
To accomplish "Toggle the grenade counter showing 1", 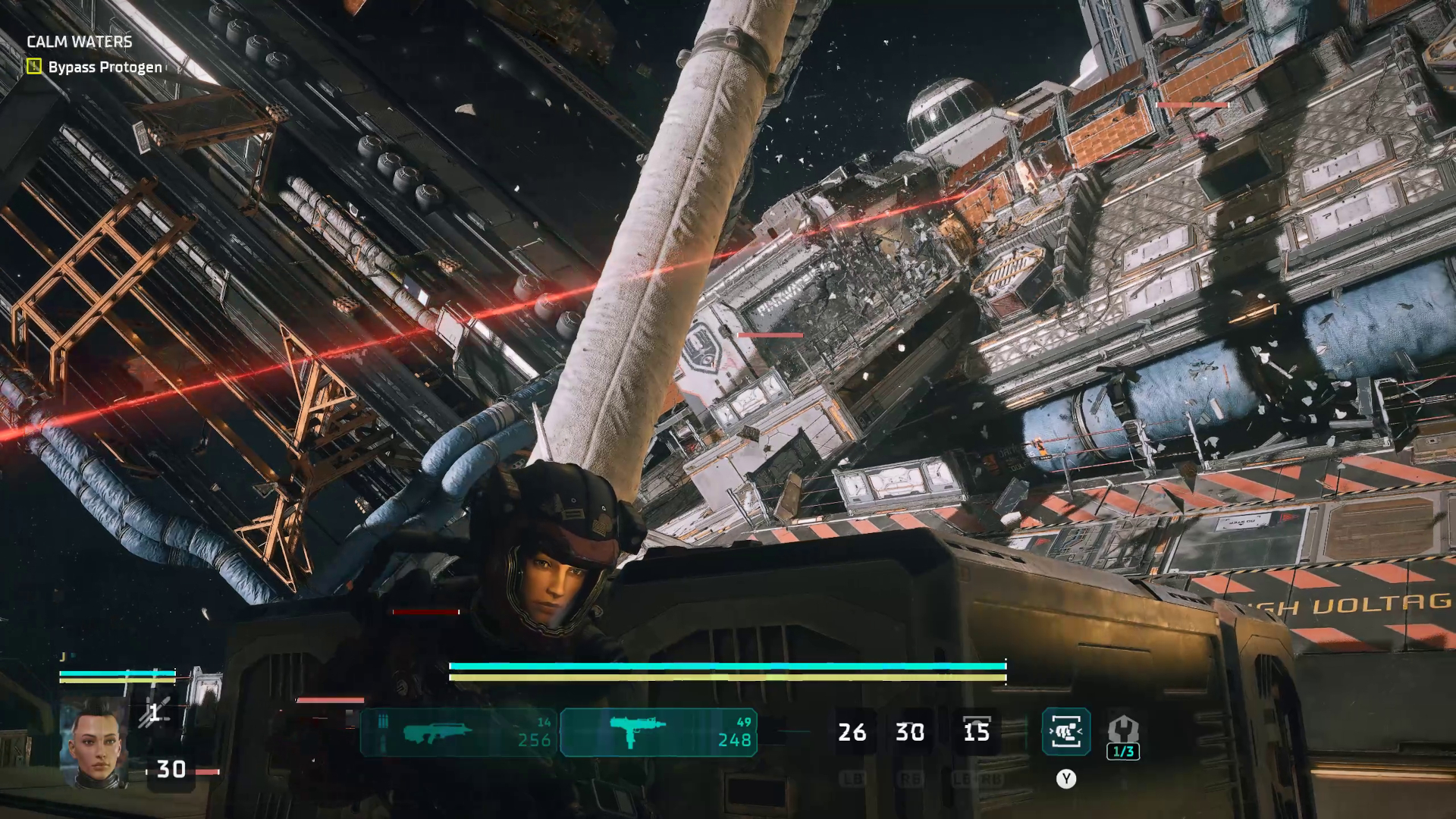I will pos(153,713).
